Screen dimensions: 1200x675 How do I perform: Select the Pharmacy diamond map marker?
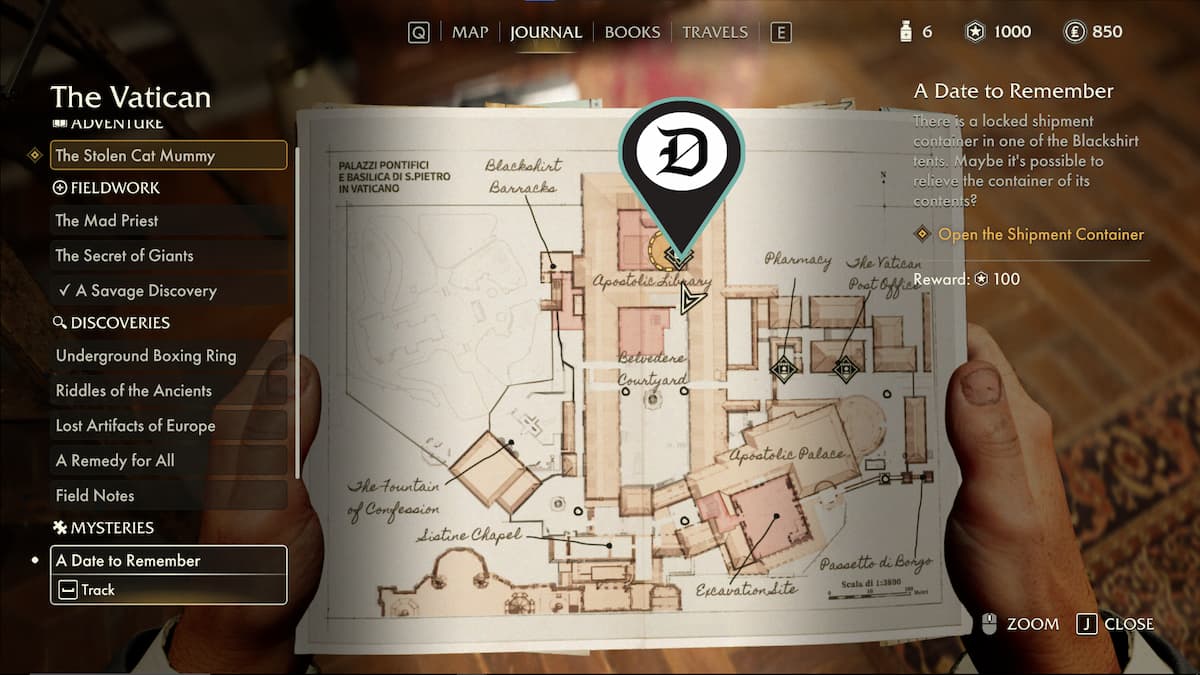click(783, 369)
